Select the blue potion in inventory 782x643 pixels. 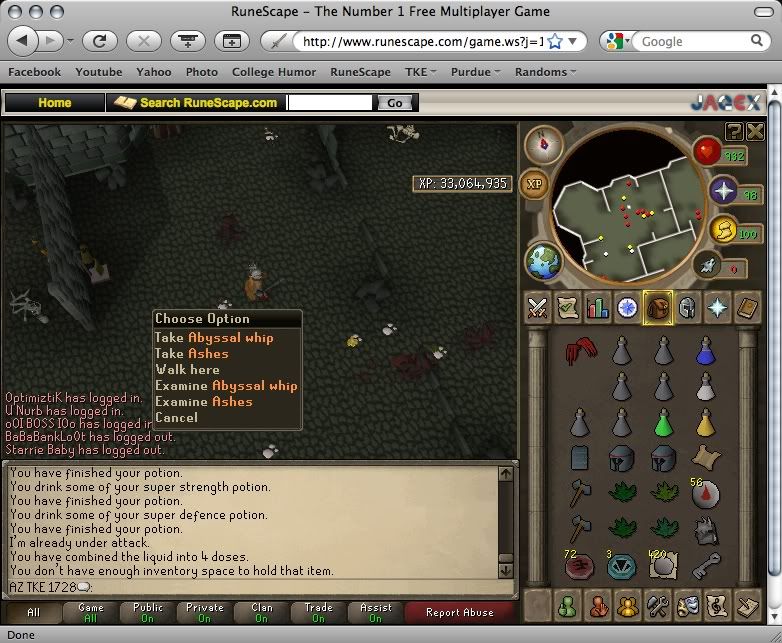pos(706,350)
